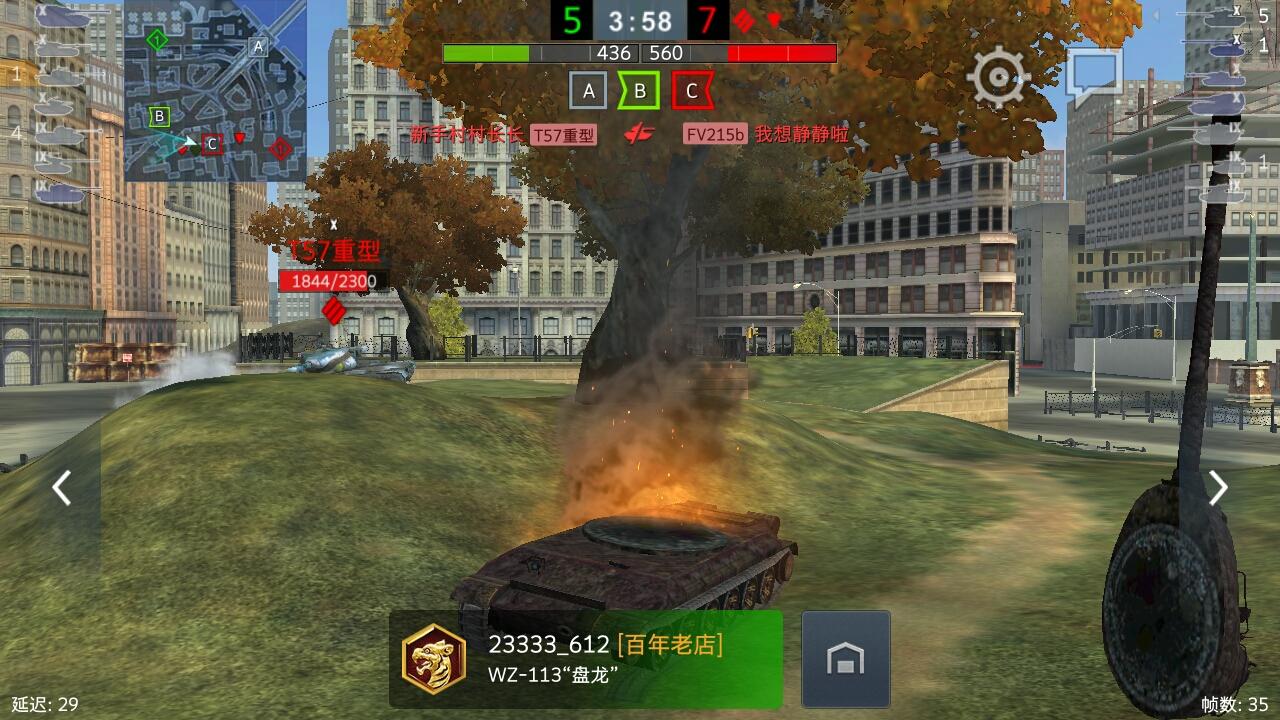This screenshot has width=1280, height=720.
Task: Select capture point B marker
Action: (x=640, y=89)
